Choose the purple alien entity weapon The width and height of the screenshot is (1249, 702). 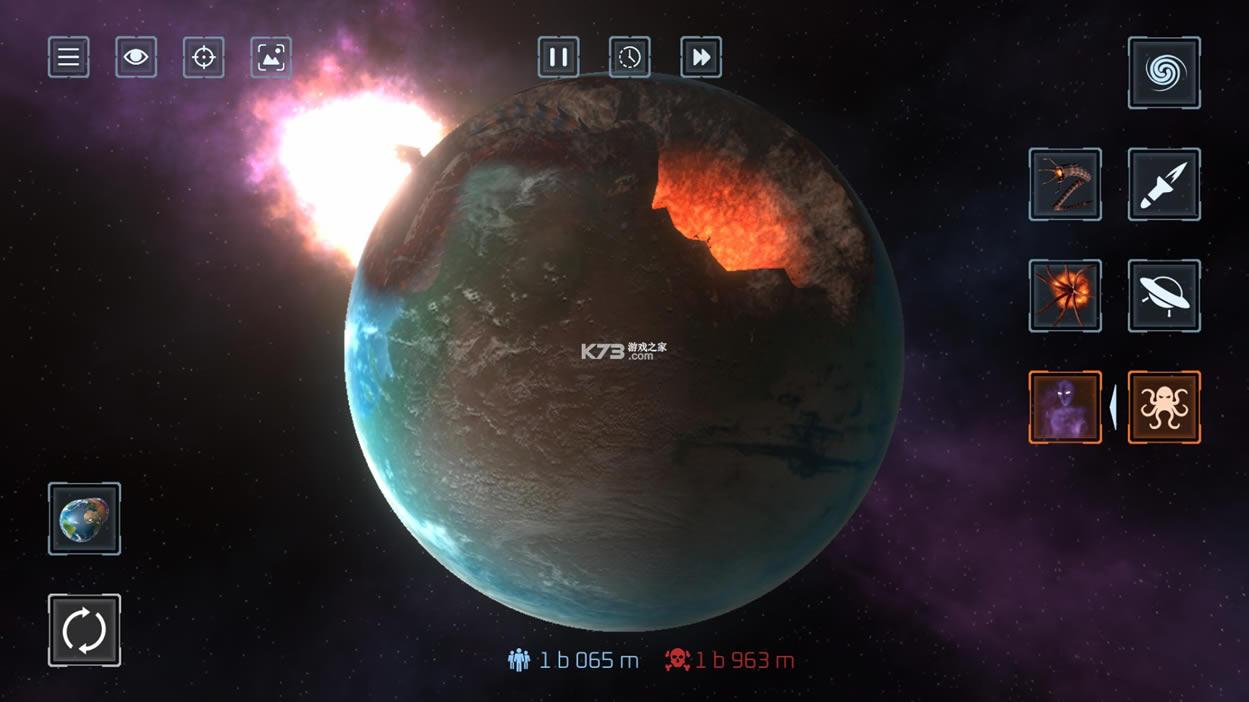coord(1065,407)
